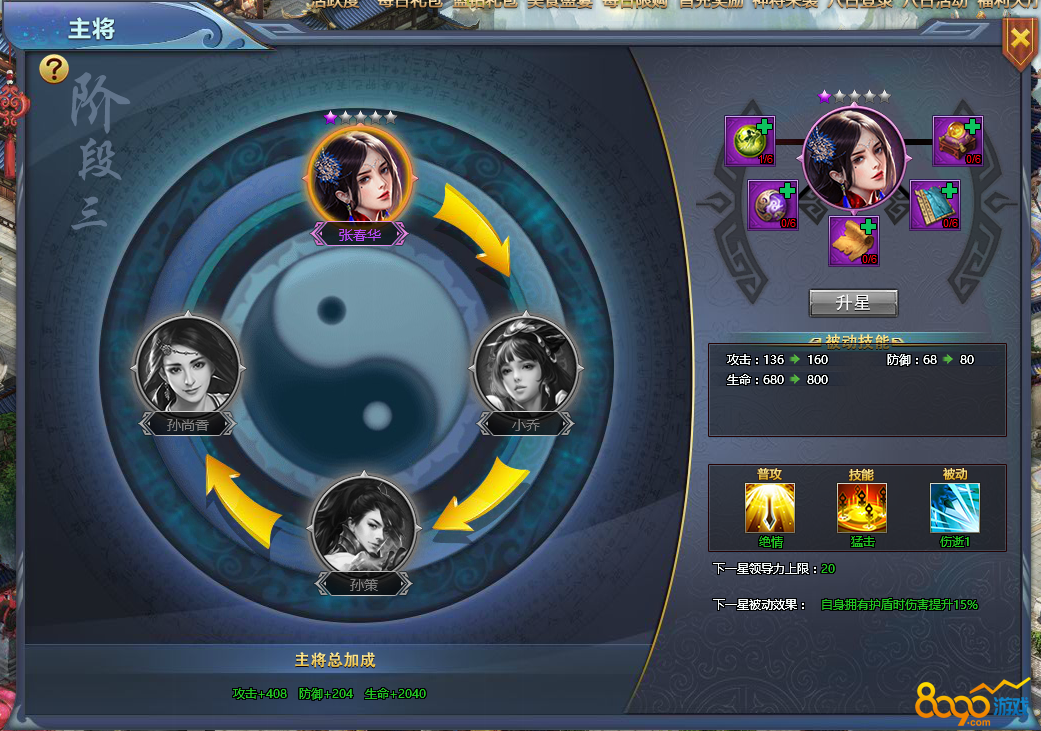
Task: Close the 主将 panel
Action: 1019,40
